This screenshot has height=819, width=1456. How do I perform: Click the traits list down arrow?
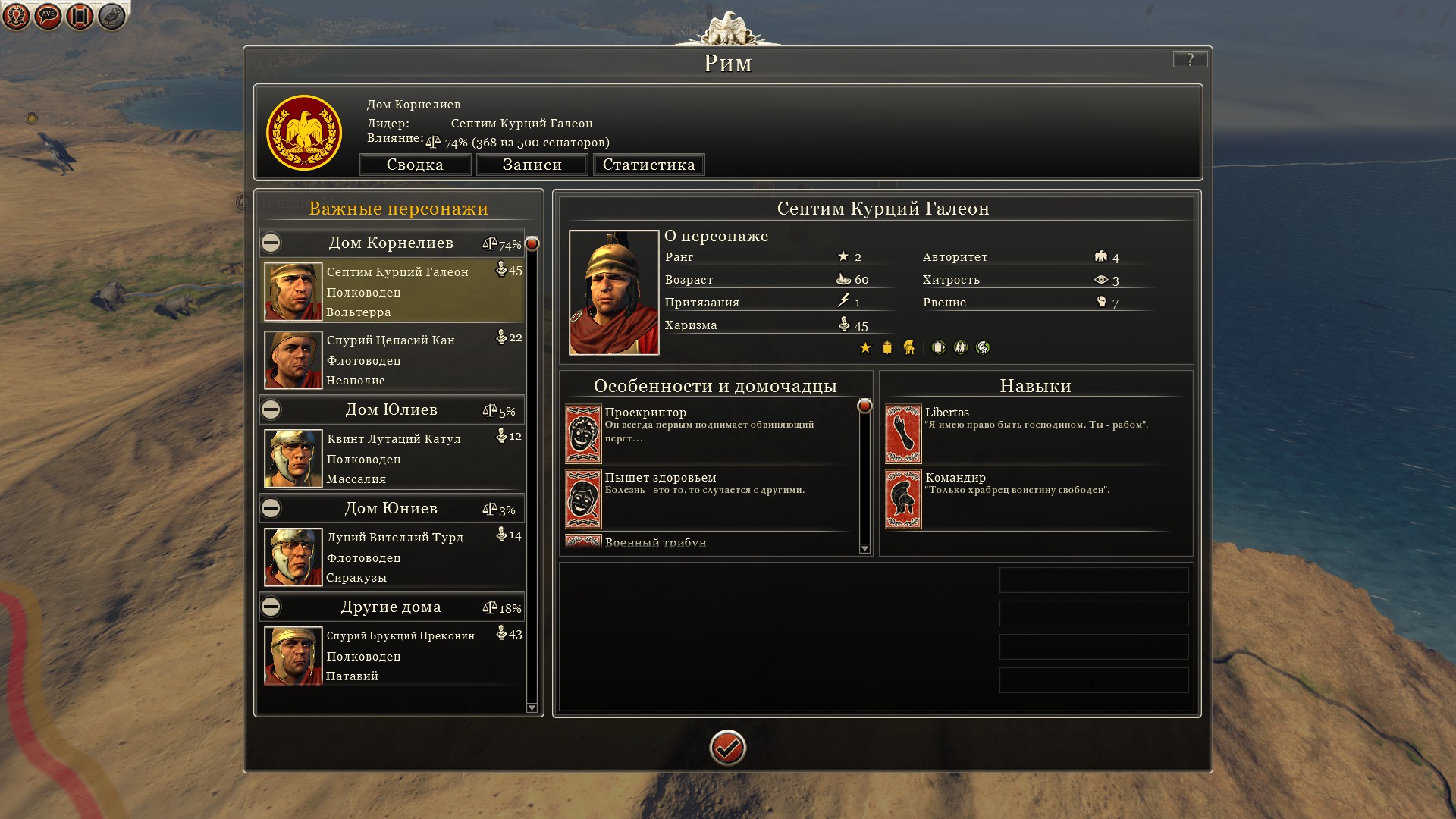pyautogui.click(x=864, y=548)
